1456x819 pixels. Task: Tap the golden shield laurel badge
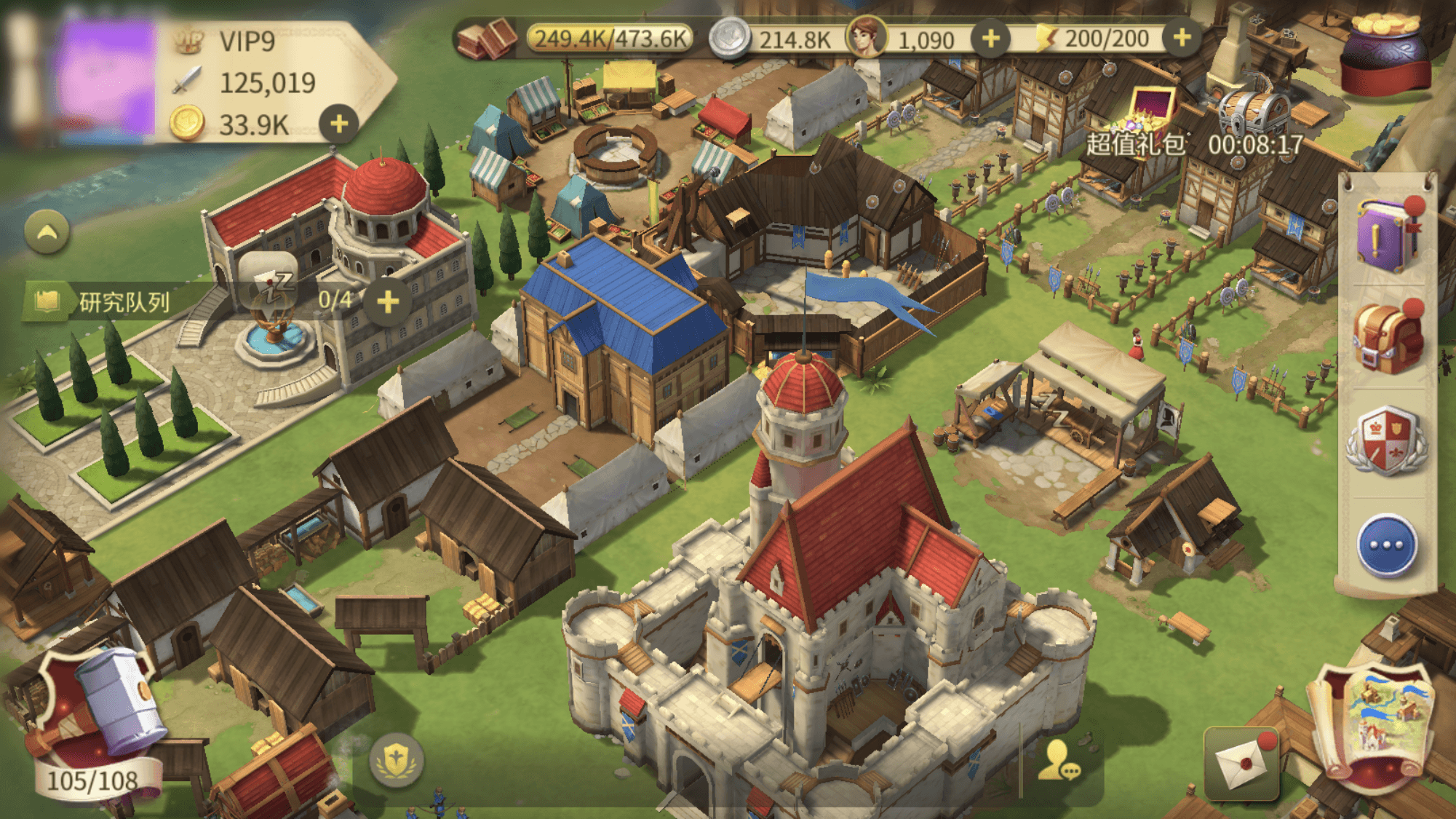coord(397,761)
